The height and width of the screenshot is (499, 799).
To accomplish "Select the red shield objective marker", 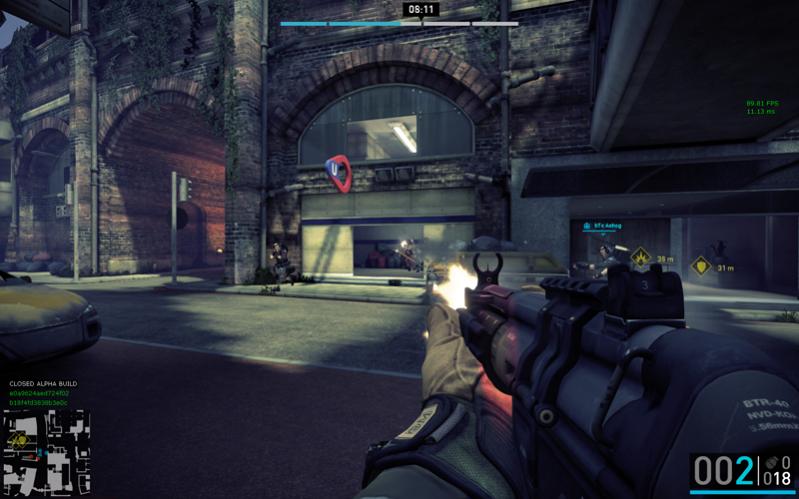I will pos(339,172).
